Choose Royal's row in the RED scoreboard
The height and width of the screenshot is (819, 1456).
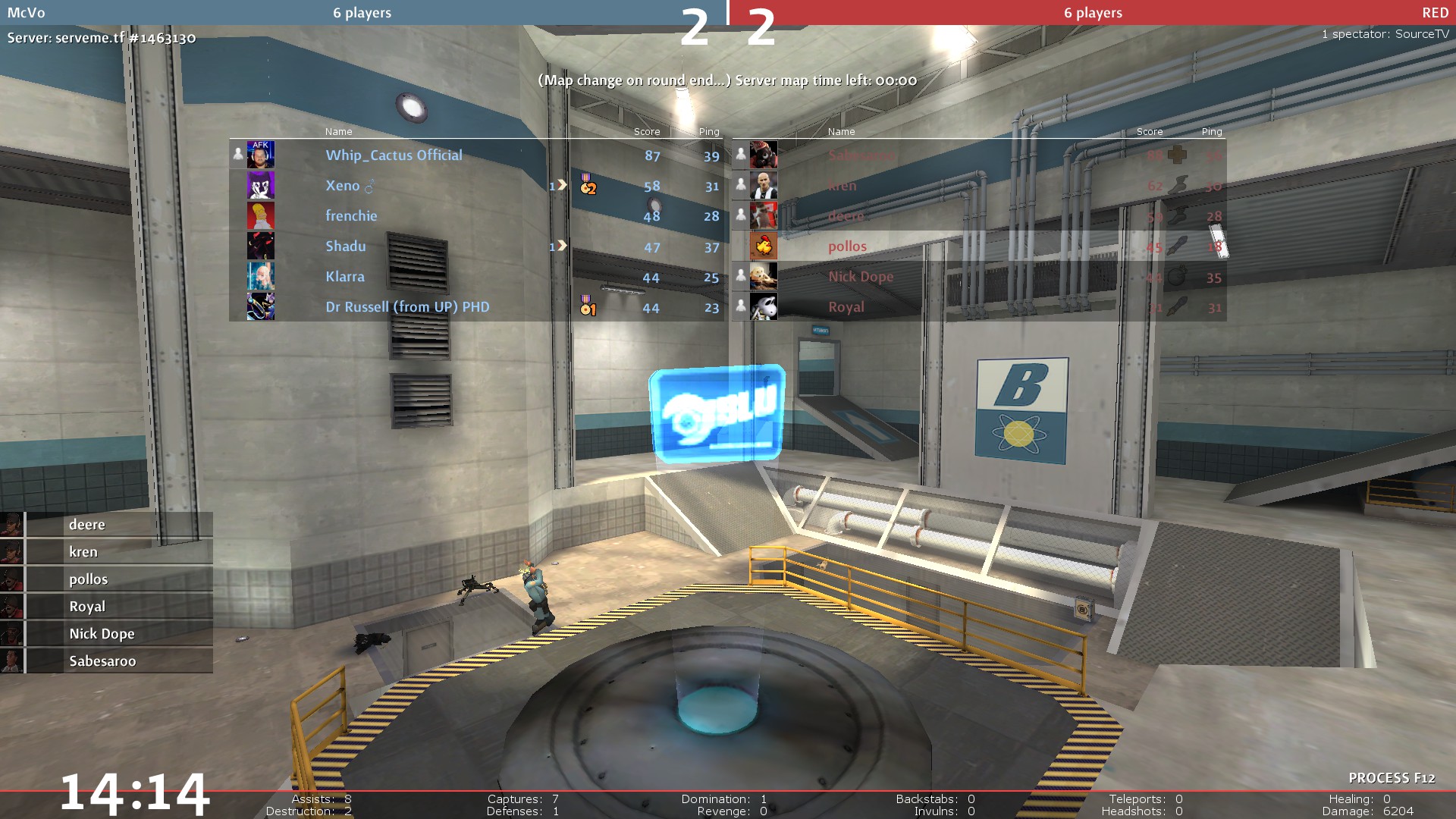tap(846, 307)
